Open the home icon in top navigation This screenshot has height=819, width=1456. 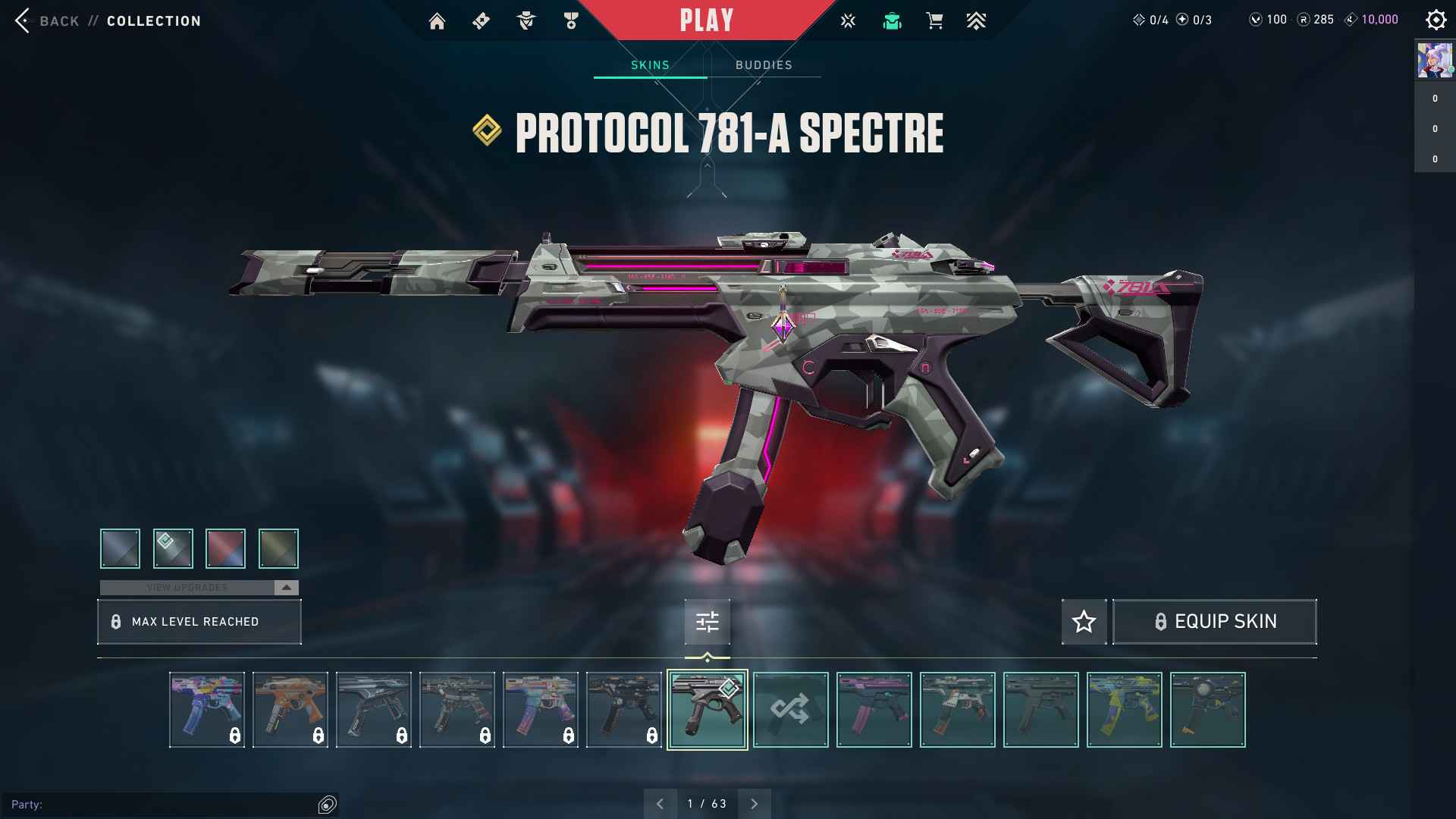pyautogui.click(x=437, y=21)
